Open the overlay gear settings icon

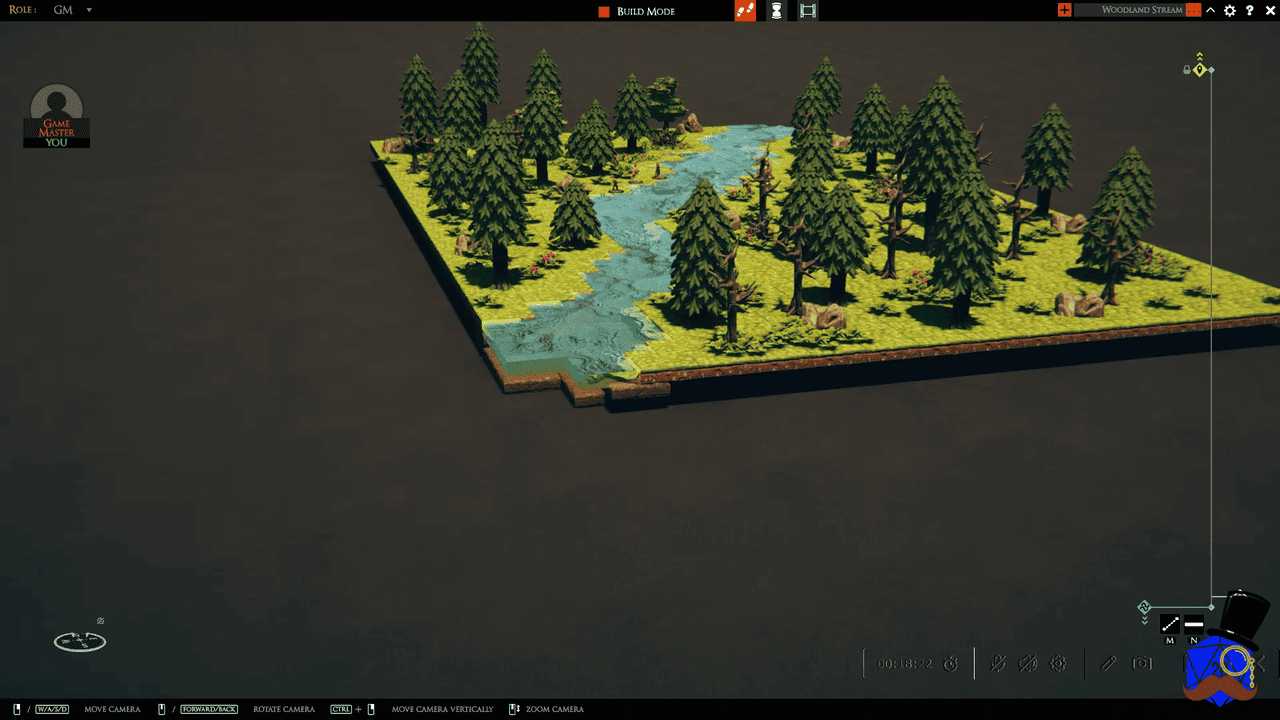[x=1058, y=663]
